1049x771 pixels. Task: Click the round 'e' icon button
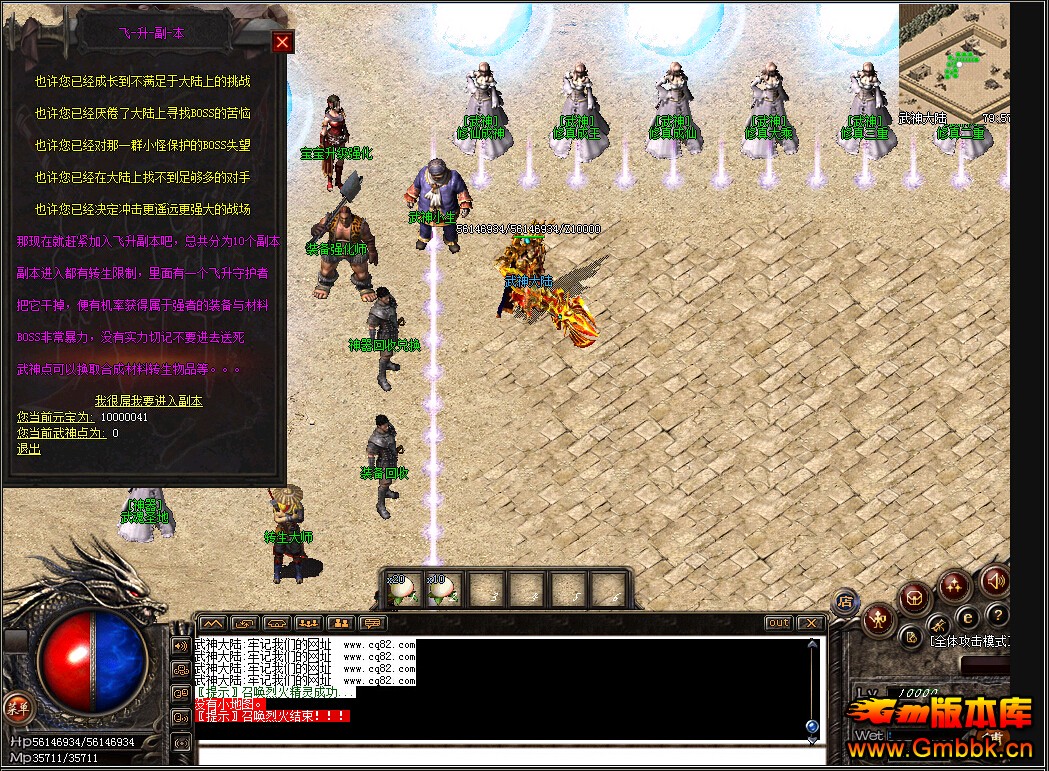968,616
